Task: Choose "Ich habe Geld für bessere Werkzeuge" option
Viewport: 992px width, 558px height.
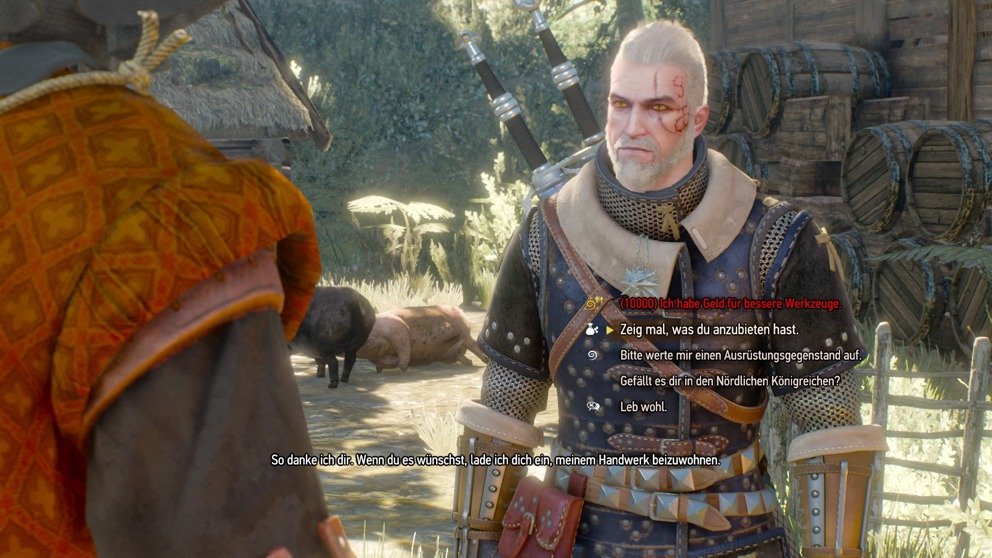Action: [x=730, y=303]
